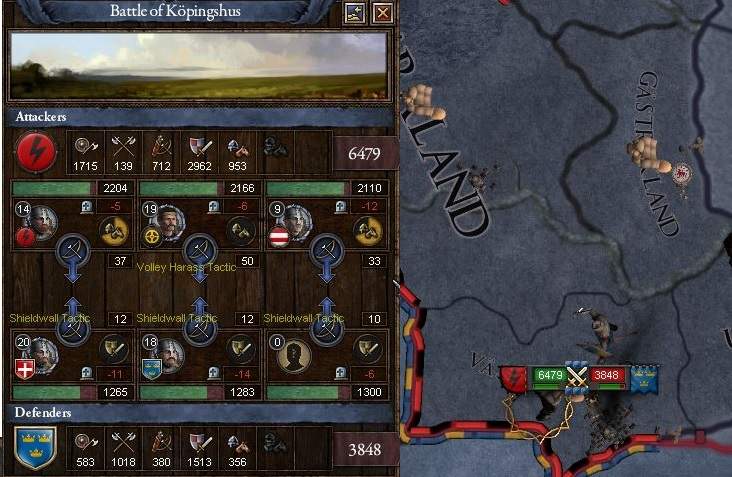Click the blue crowns flag on map
This screenshot has width=732, height=477.
click(643, 377)
